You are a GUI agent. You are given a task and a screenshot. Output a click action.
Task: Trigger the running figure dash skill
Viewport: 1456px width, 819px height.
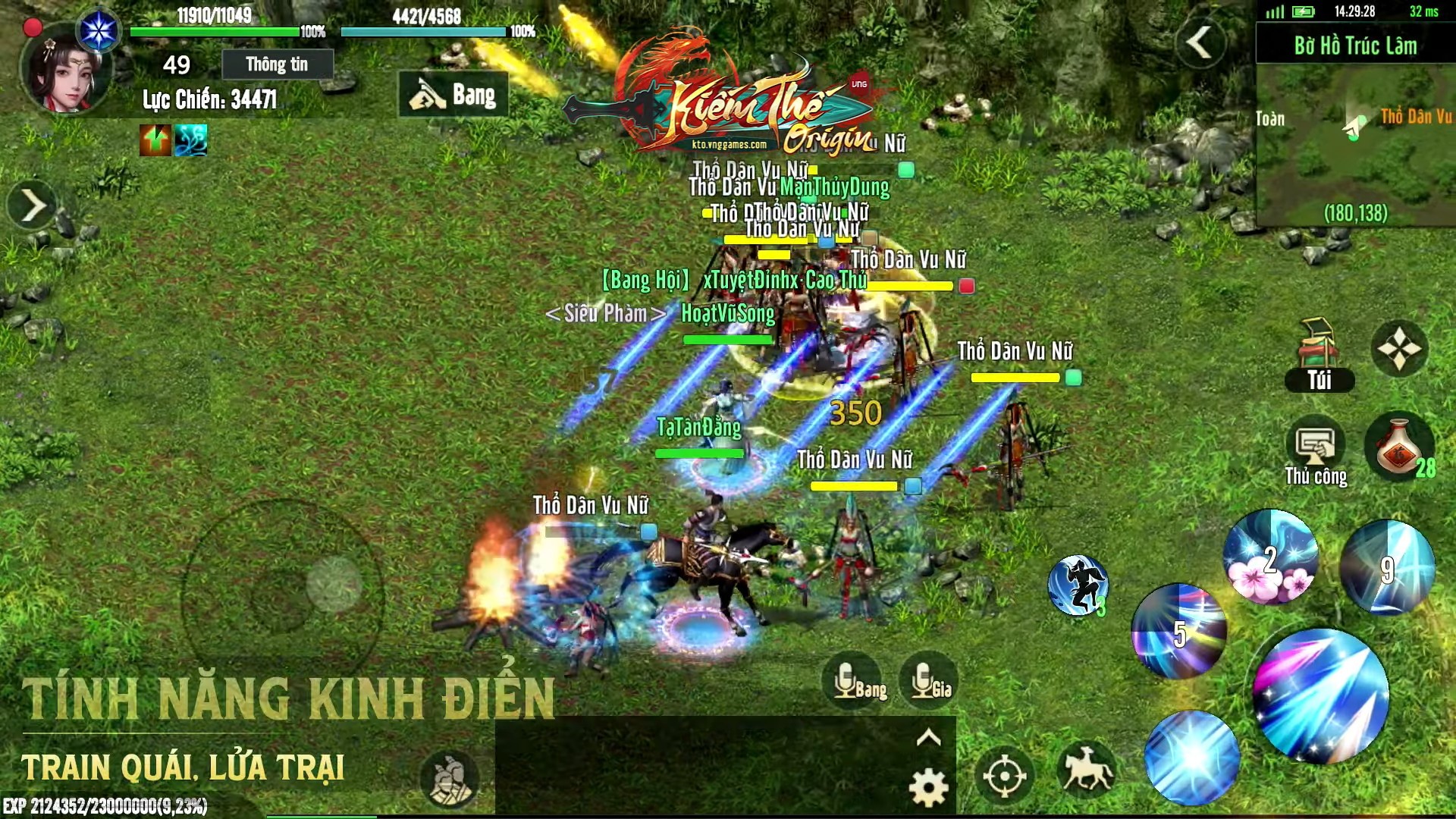pyautogui.click(x=1078, y=585)
